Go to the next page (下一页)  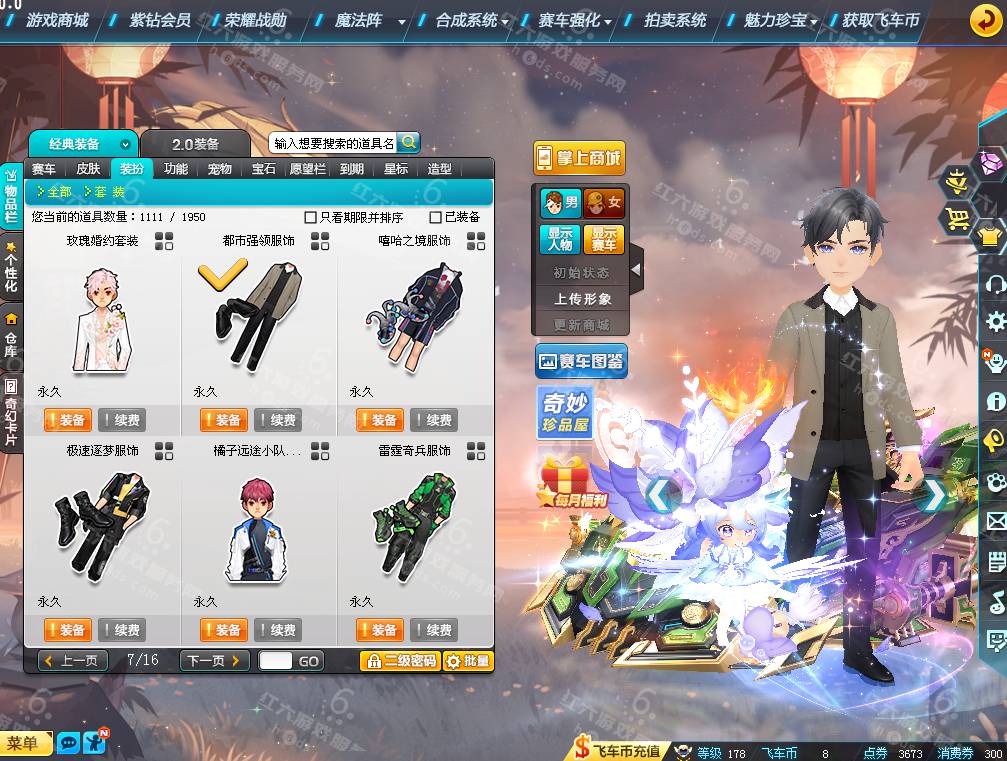(214, 661)
